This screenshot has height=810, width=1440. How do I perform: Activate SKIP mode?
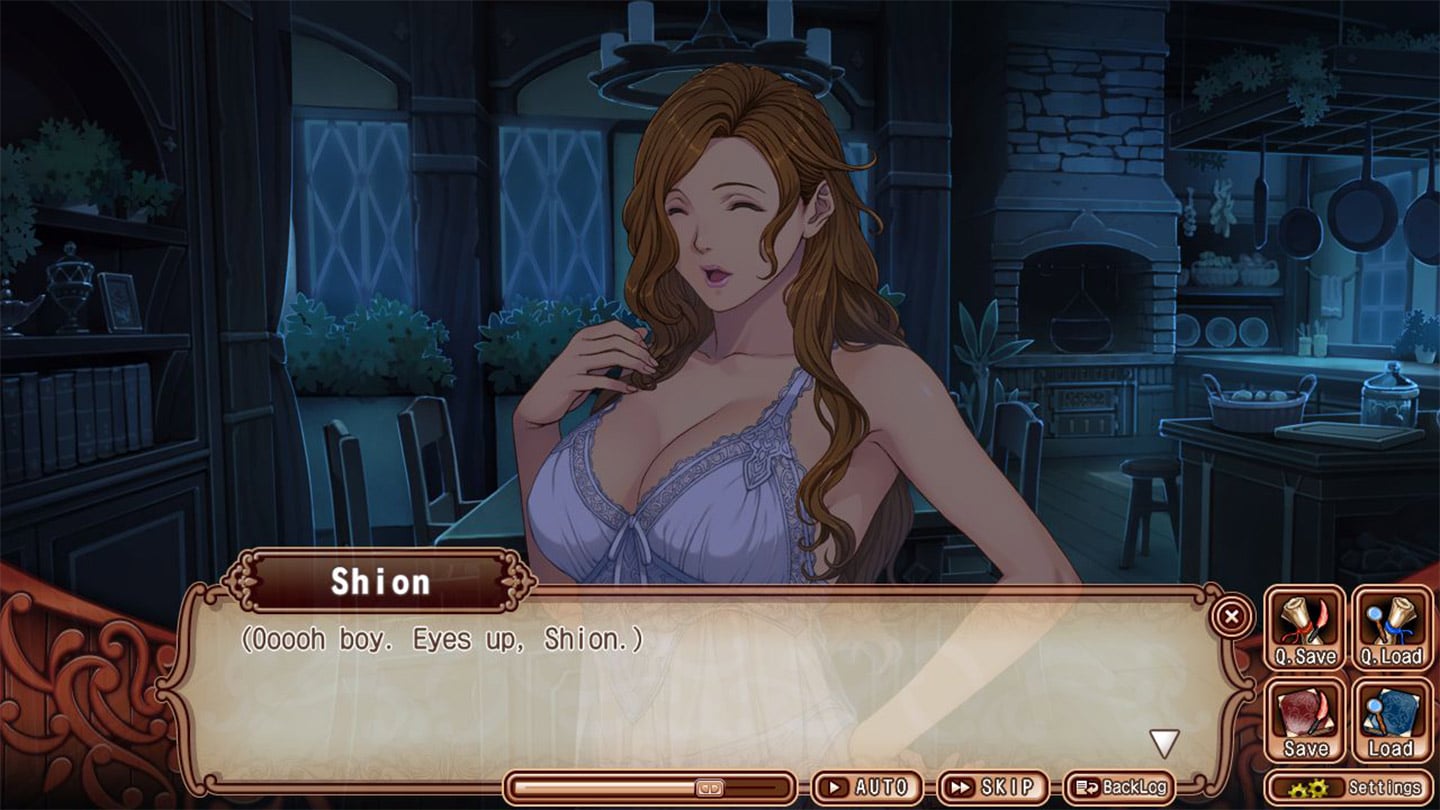[x=992, y=787]
